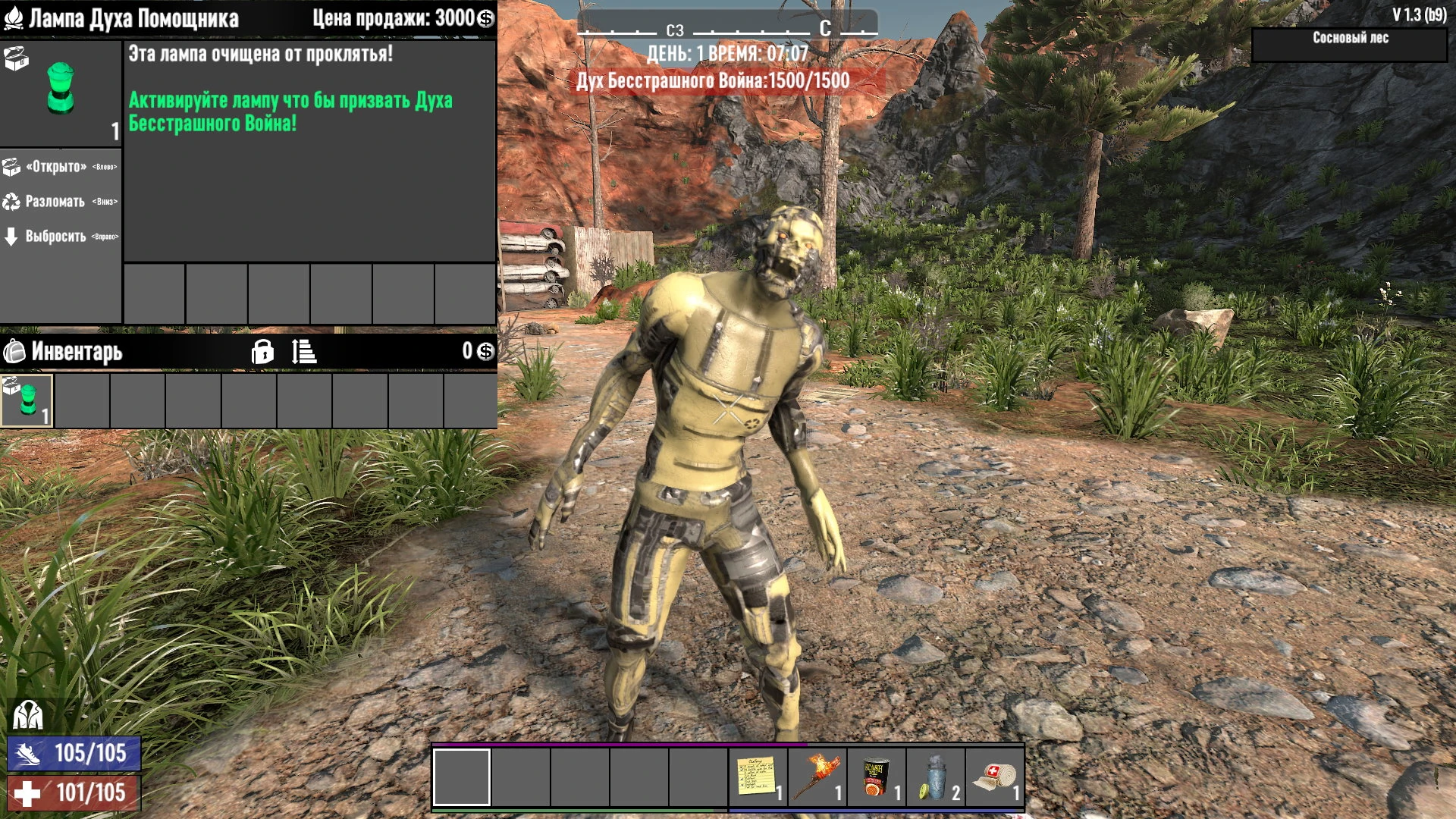The width and height of the screenshot is (1456, 819).
Task: Click the lamp preview in item panel
Action: tap(61, 89)
